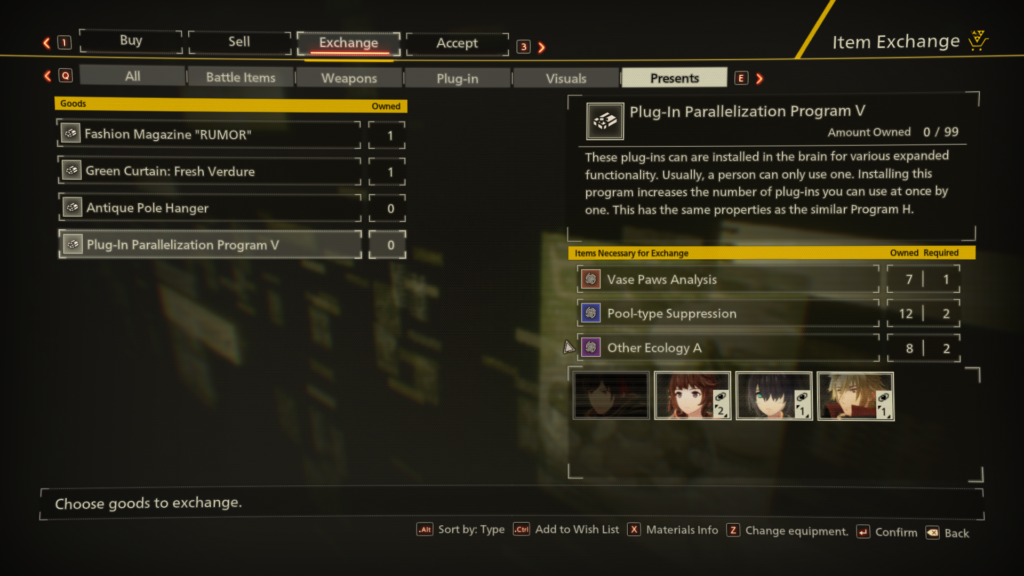Open the Sell tab
The width and height of the screenshot is (1024, 576).
click(x=239, y=42)
